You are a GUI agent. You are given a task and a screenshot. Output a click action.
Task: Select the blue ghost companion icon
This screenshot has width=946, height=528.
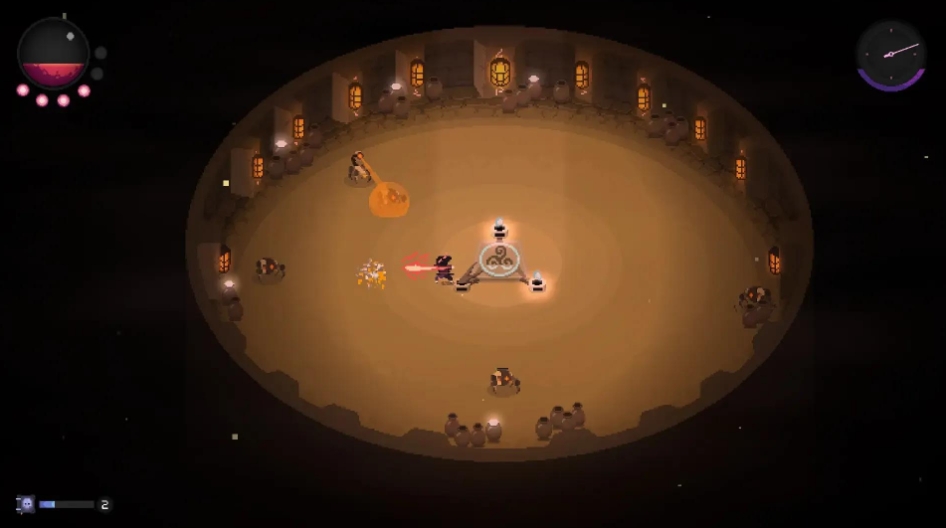click(27, 504)
